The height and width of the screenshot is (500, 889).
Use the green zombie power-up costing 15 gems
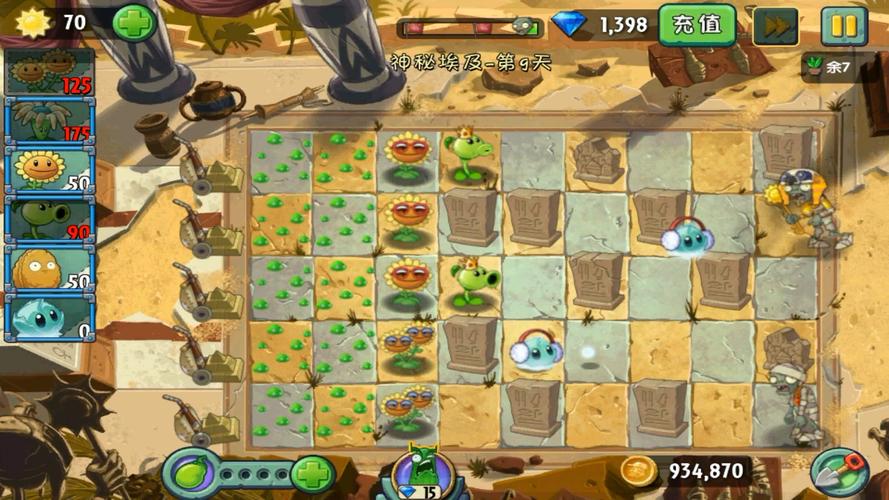pyautogui.click(x=418, y=472)
